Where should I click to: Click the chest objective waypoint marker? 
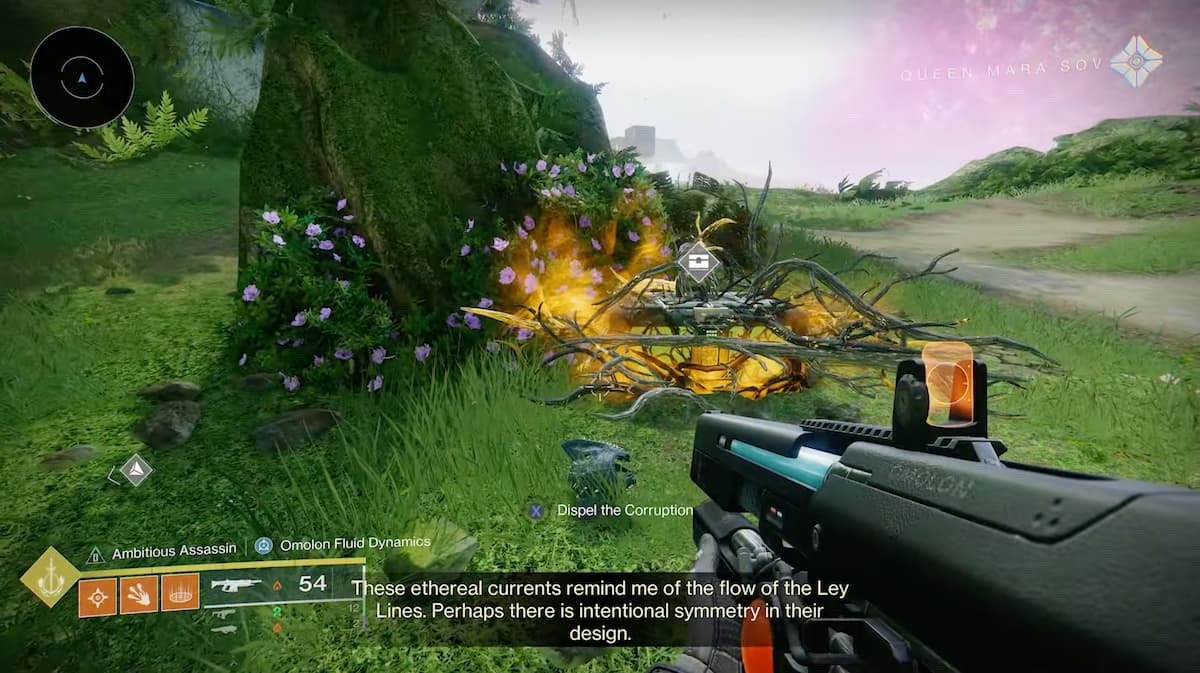pos(697,262)
